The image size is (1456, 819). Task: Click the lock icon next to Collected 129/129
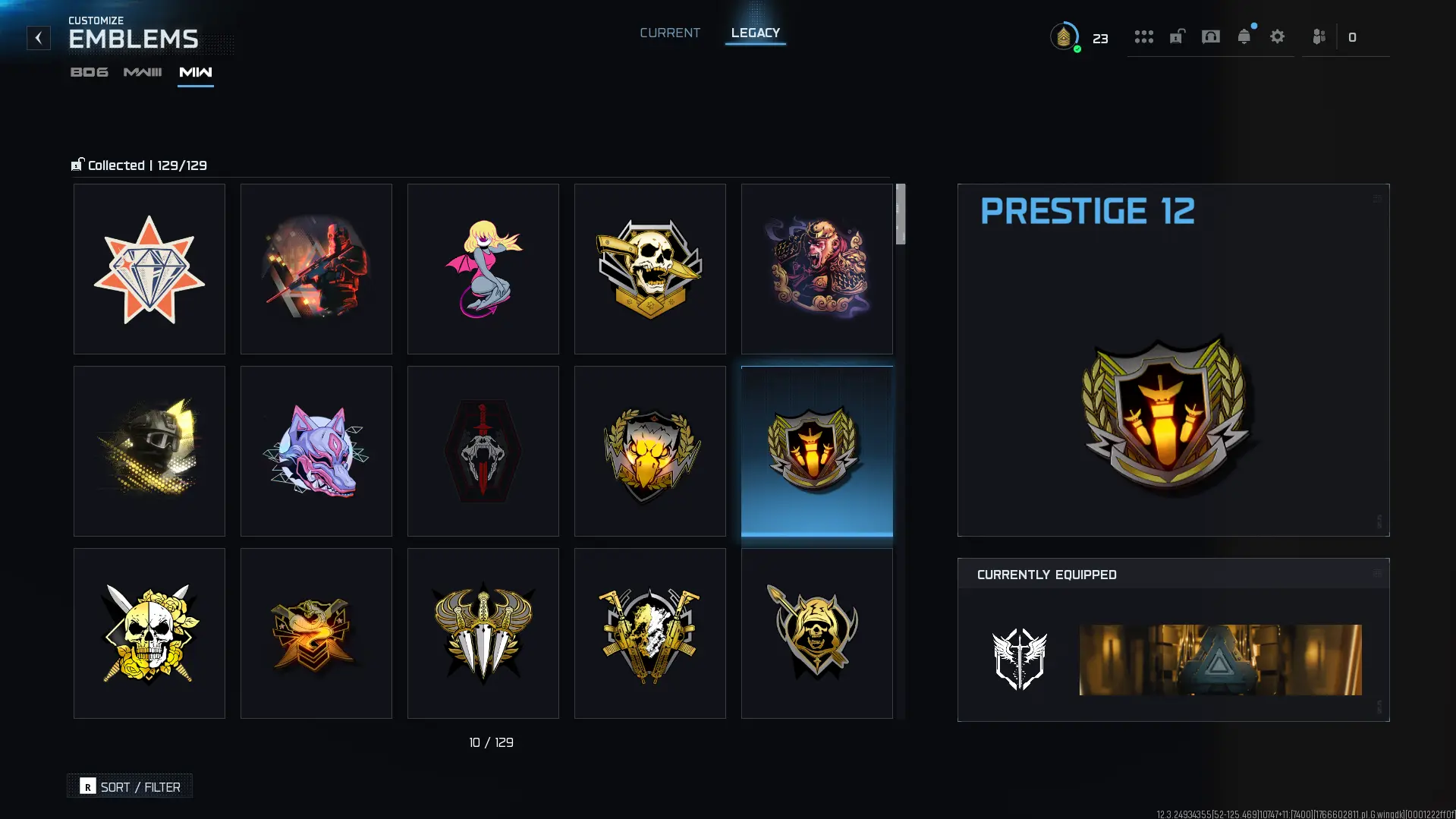pyautogui.click(x=77, y=165)
